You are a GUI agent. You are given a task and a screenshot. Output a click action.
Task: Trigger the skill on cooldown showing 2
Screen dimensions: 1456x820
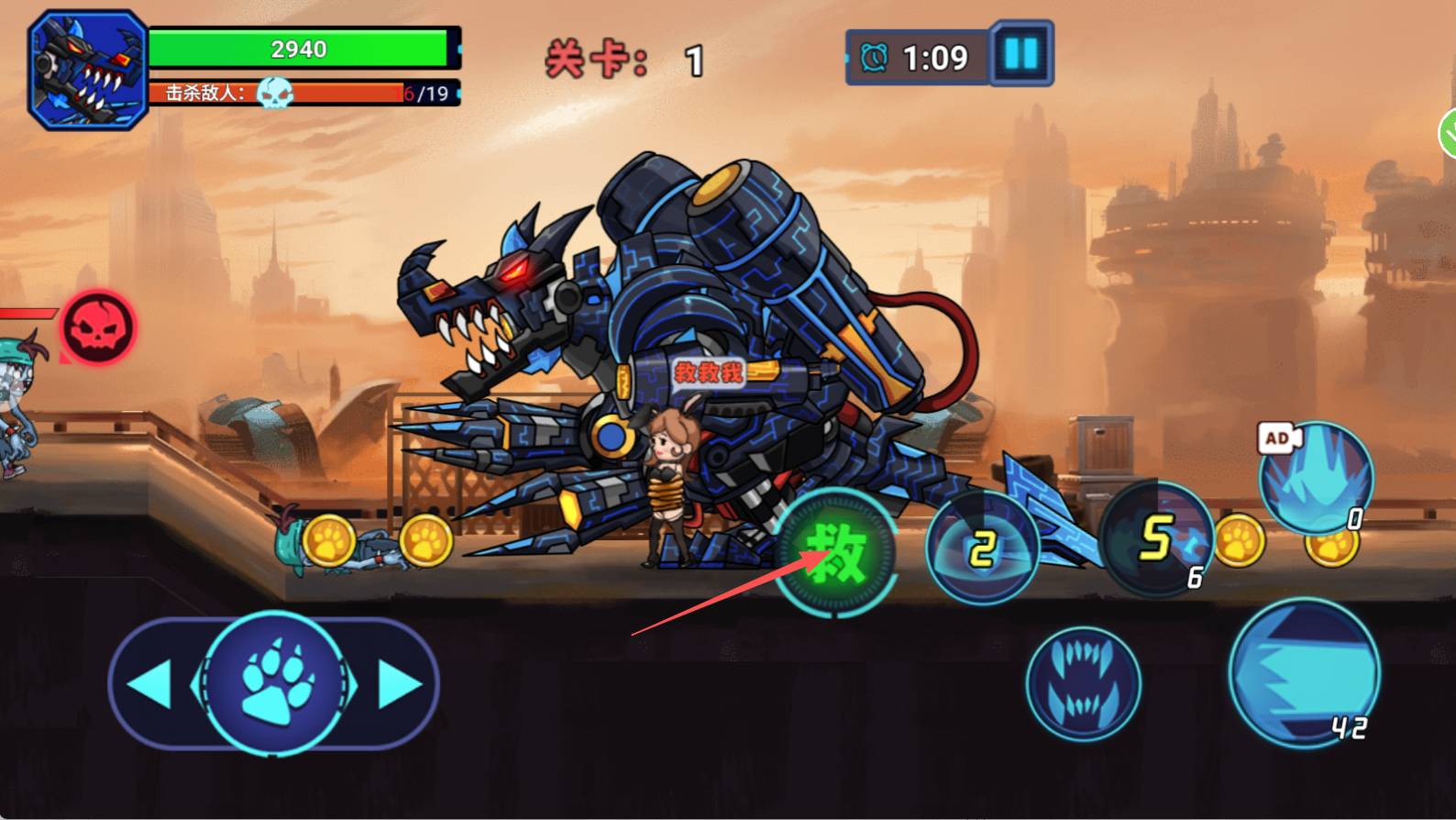pyautogui.click(x=982, y=549)
